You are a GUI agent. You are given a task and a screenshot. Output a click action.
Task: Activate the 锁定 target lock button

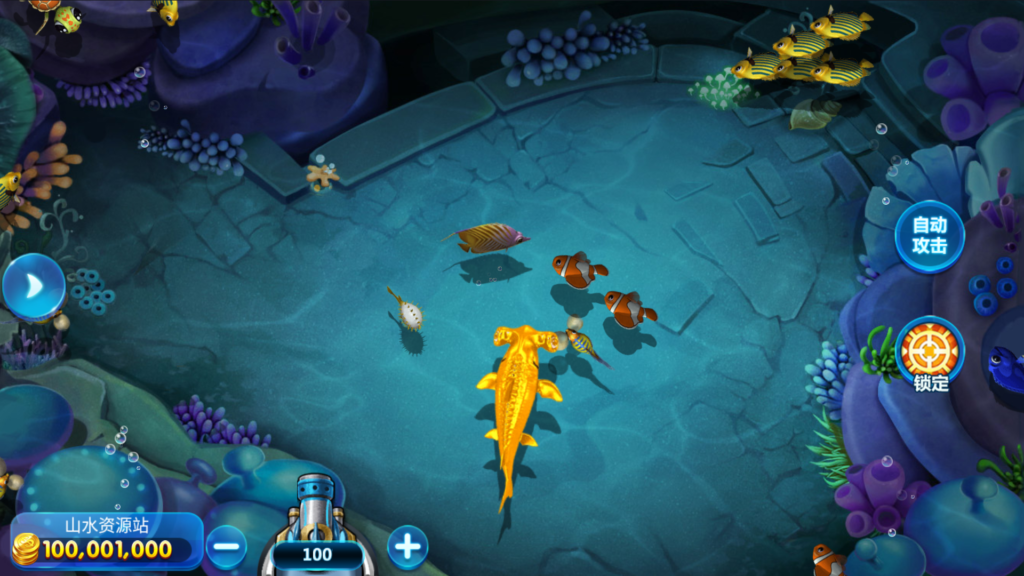(930, 351)
